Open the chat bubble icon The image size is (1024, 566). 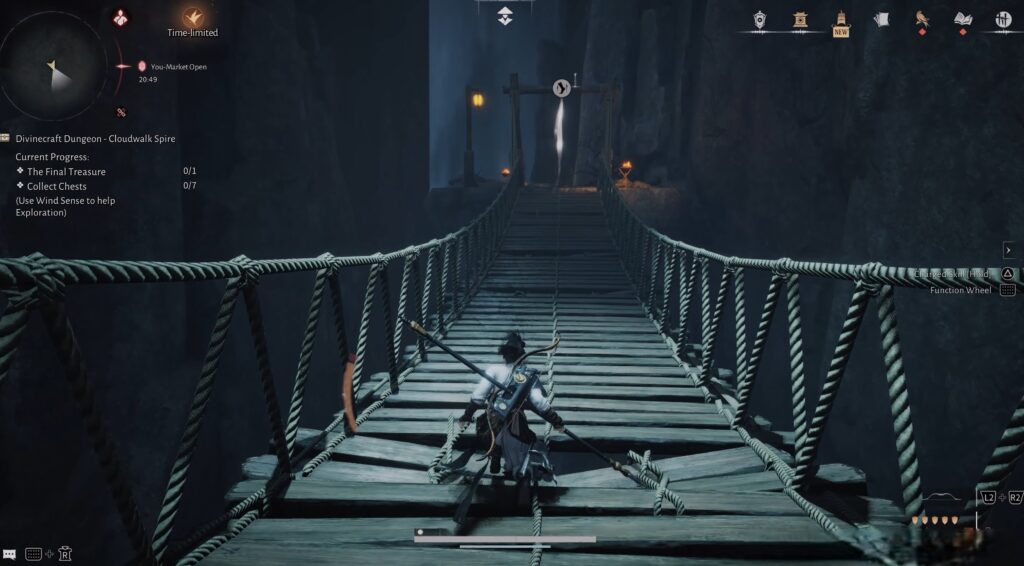pos(9,553)
